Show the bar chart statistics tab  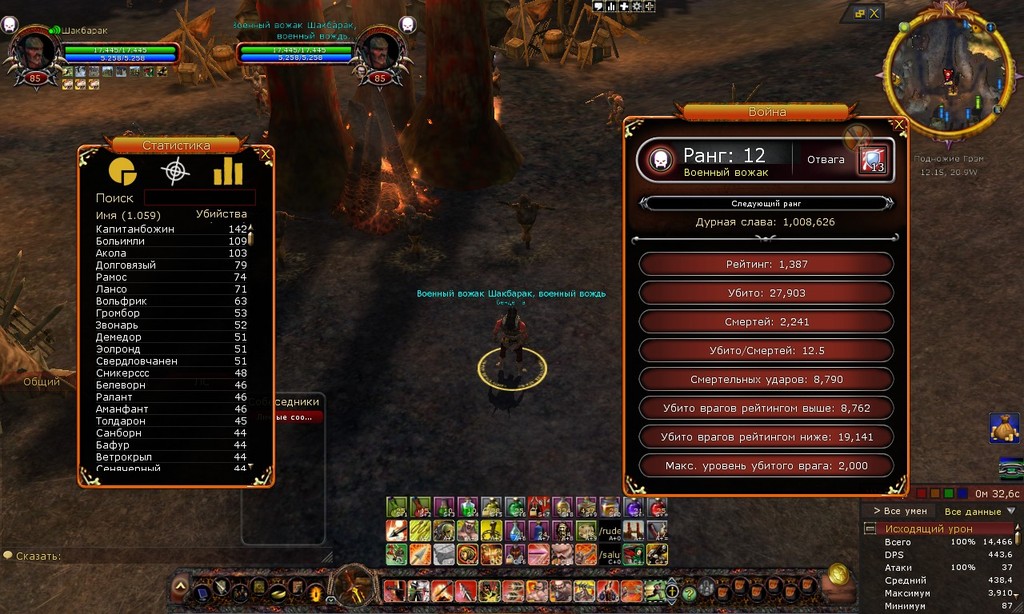[x=228, y=171]
